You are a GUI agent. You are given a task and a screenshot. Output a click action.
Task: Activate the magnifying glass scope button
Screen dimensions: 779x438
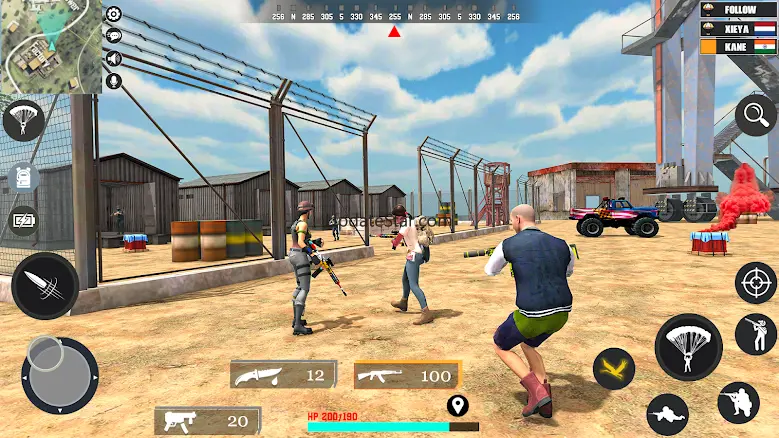pos(755,116)
